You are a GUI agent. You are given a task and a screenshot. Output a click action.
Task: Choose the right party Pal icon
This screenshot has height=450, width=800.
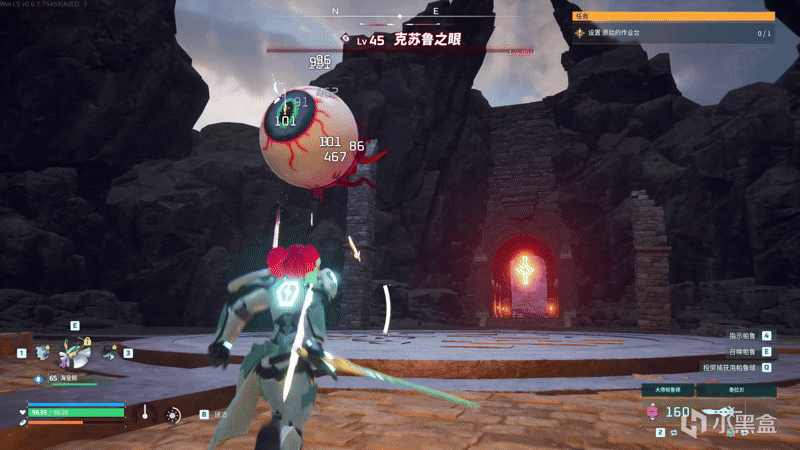(x=108, y=351)
